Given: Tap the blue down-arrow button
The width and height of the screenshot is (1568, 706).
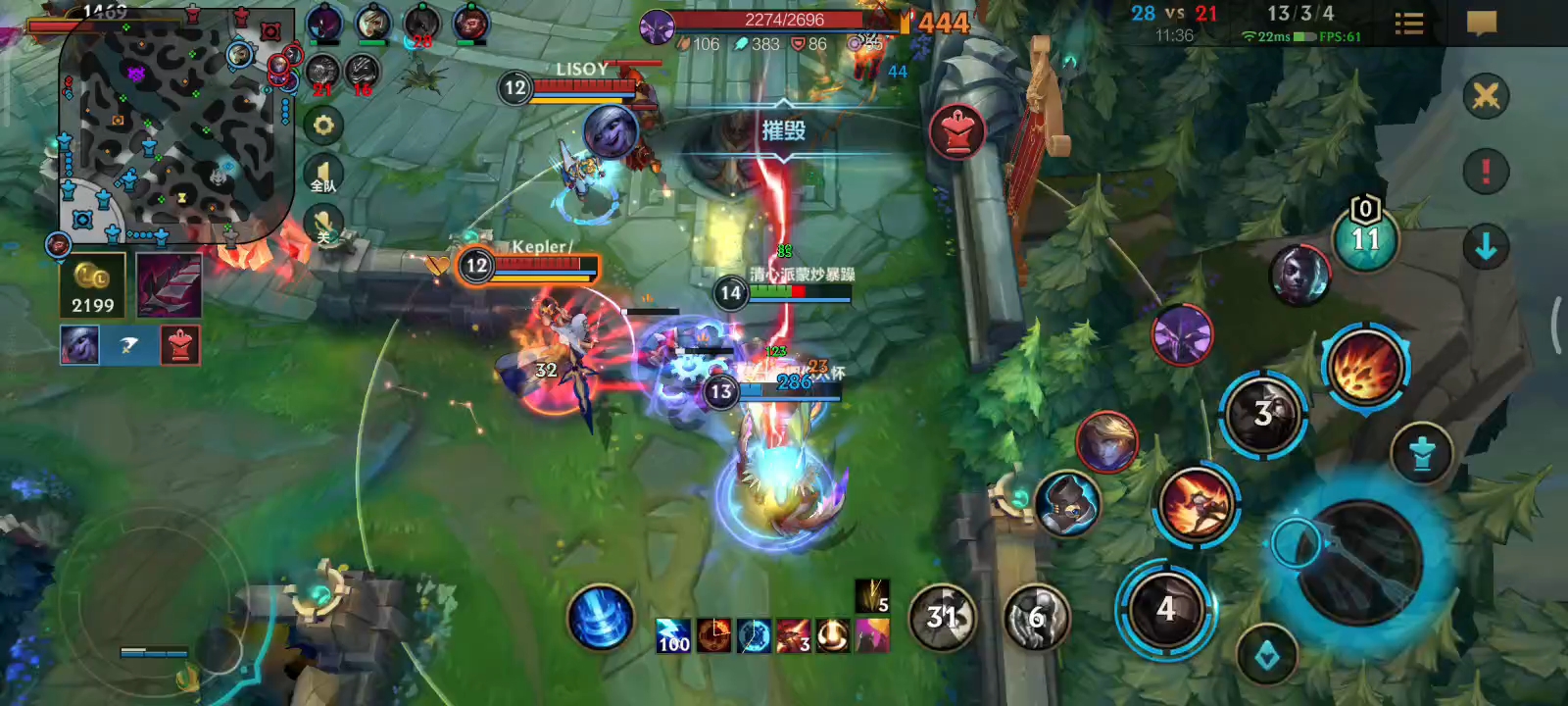Looking at the screenshot, I should coord(1486,247).
